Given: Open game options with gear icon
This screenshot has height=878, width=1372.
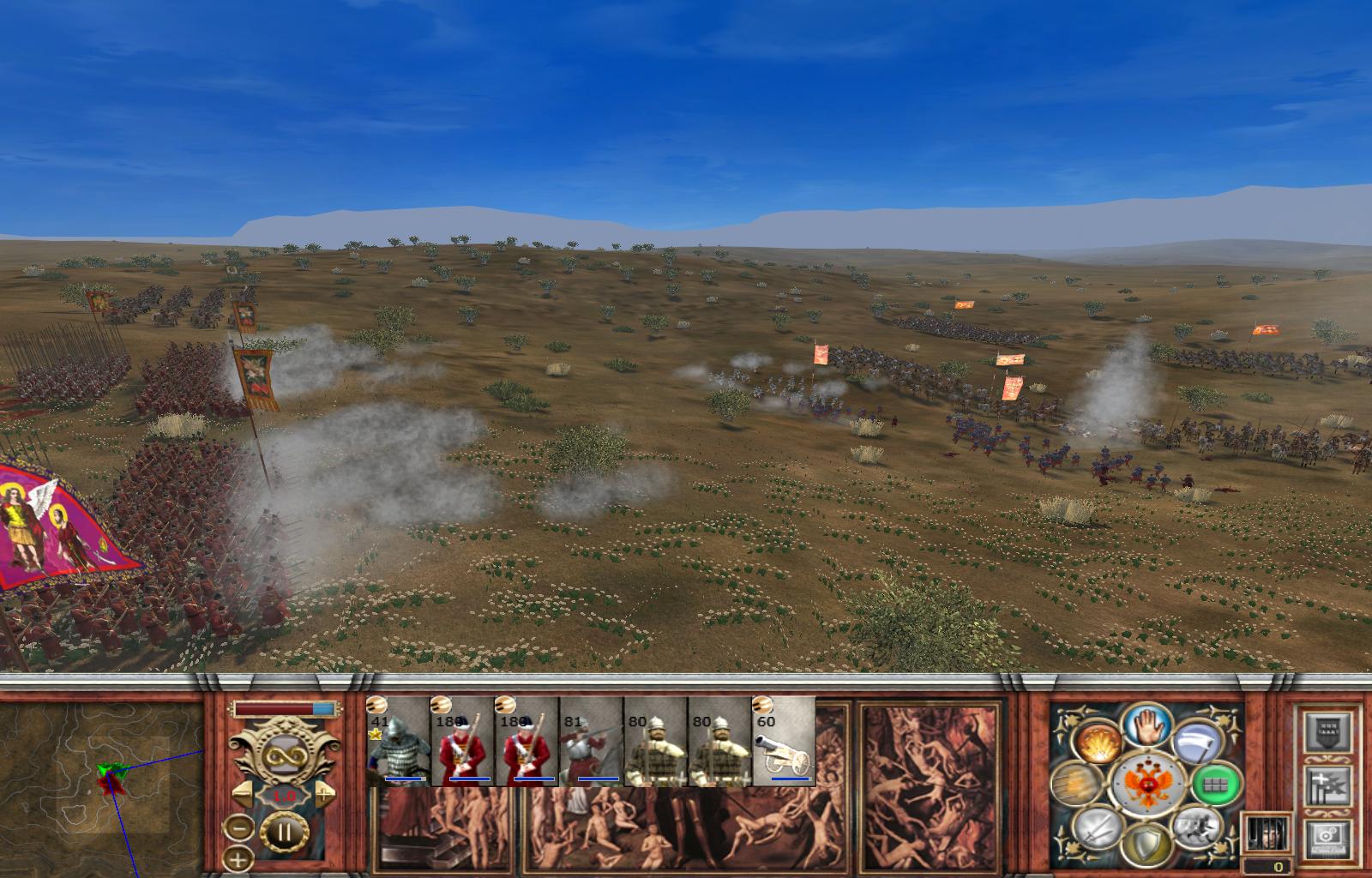Looking at the screenshot, I should [1327, 839].
